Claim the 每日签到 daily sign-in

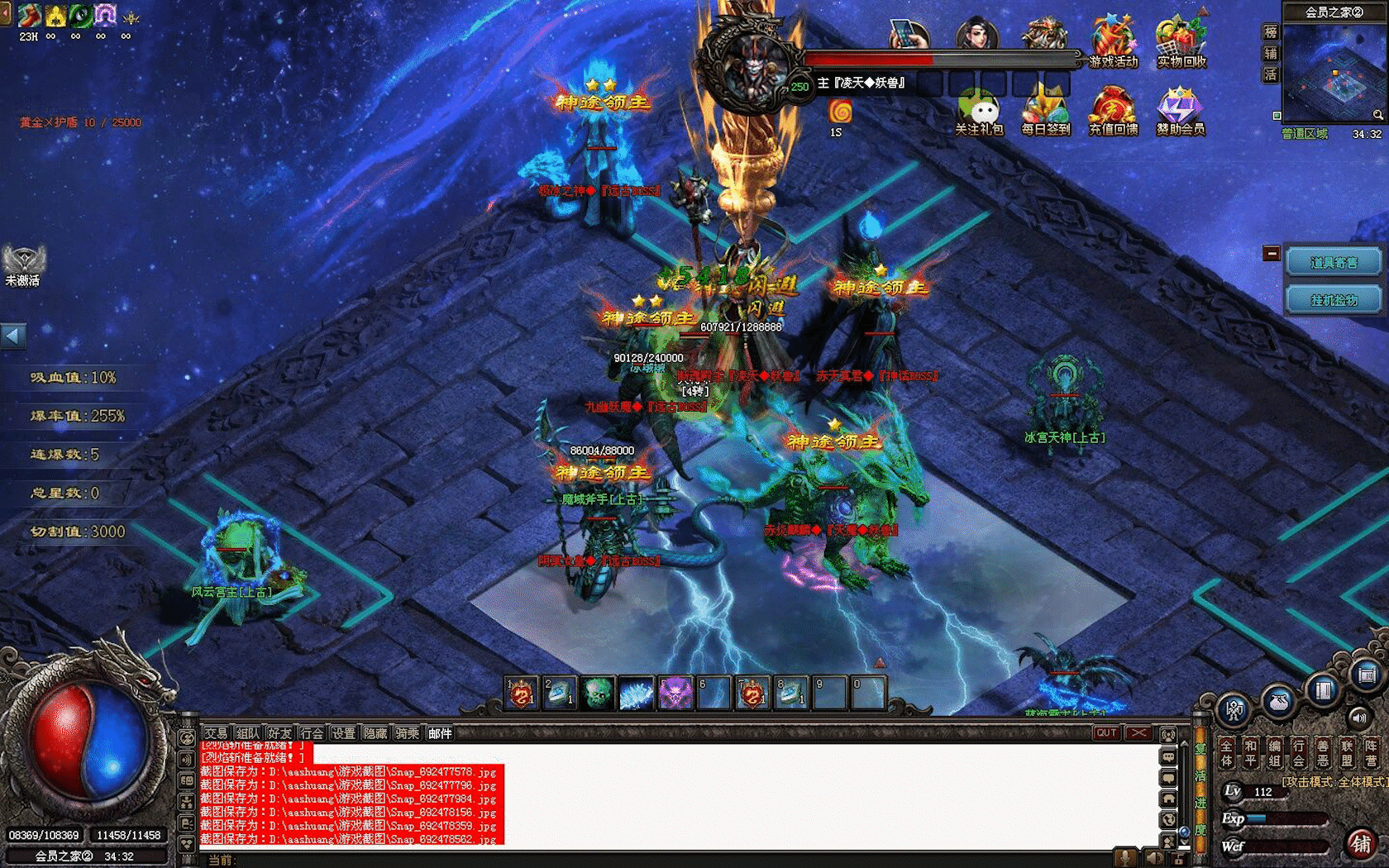point(1045,110)
